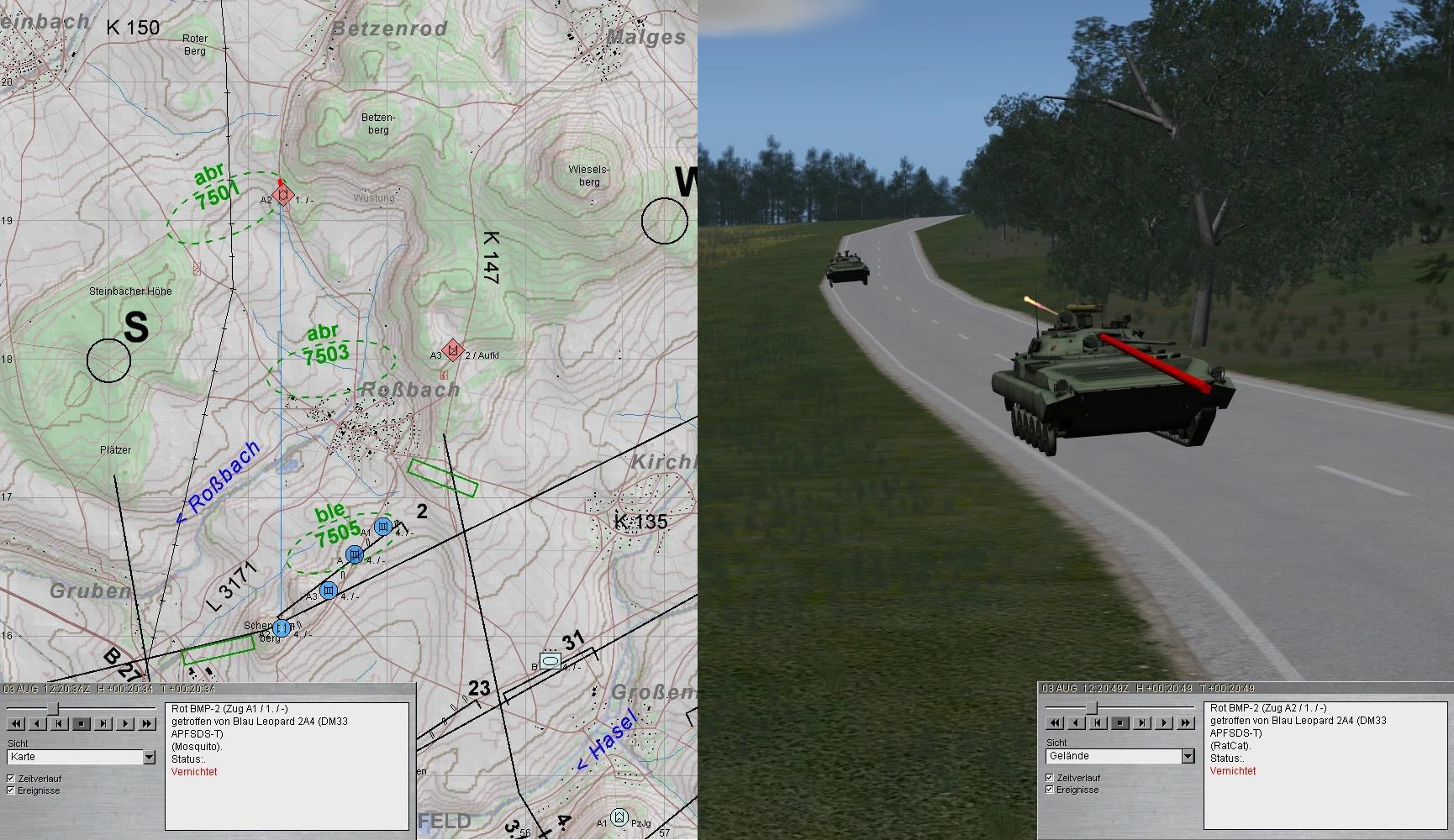Toggle Ereignisse checkbox in the Karte panel
Viewport: 1454px width, 840px height.
pyautogui.click(x=11, y=790)
